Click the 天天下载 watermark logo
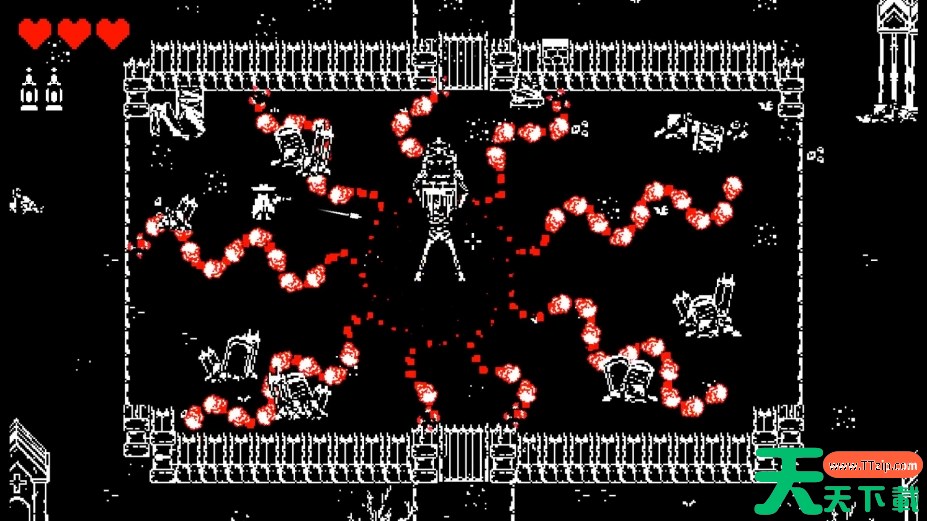 pyautogui.click(x=838, y=484)
